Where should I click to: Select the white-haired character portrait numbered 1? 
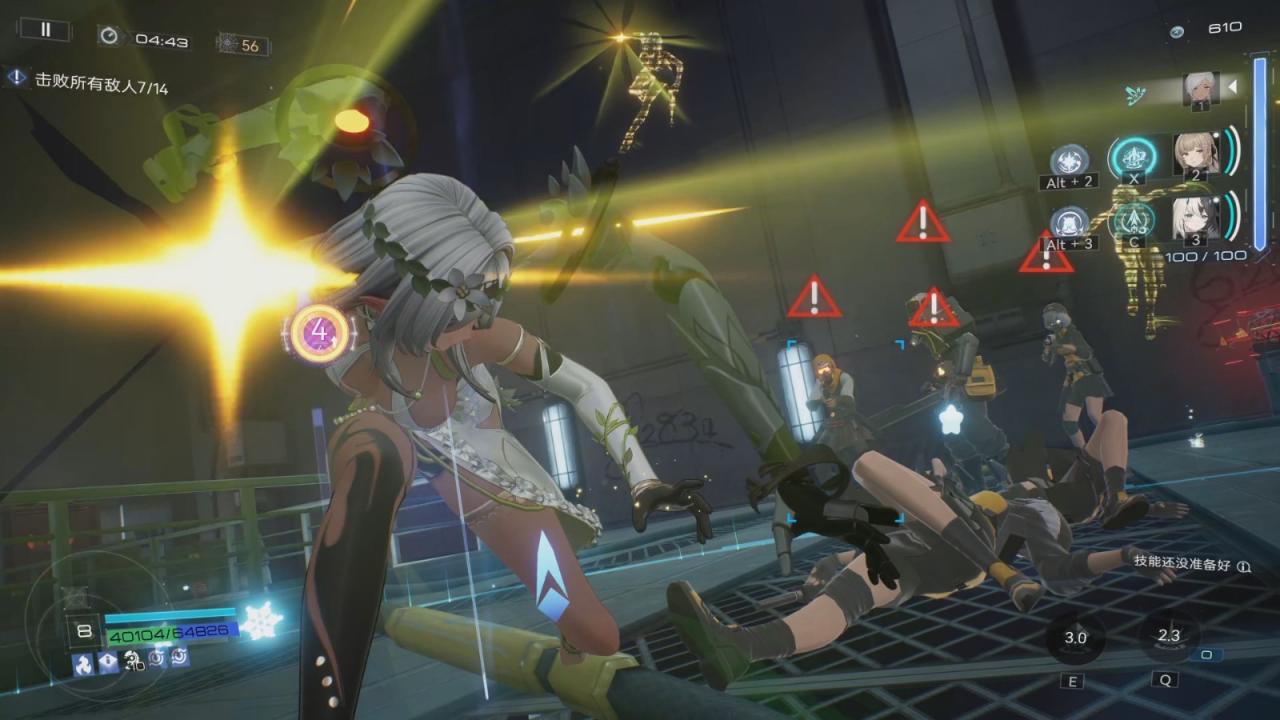pos(1198,88)
